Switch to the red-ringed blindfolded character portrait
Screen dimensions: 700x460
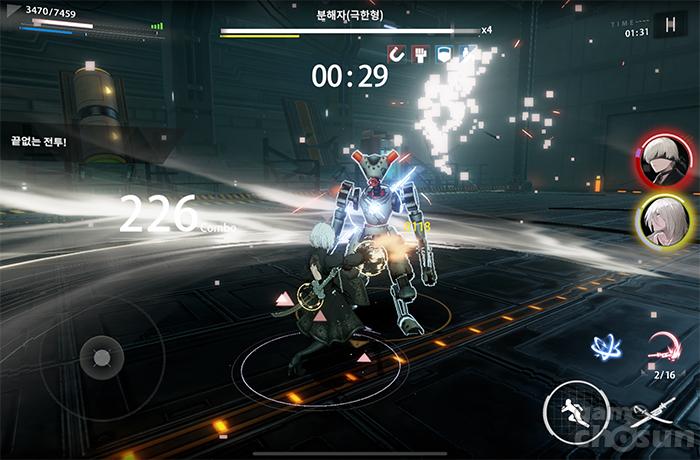click(659, 162)
